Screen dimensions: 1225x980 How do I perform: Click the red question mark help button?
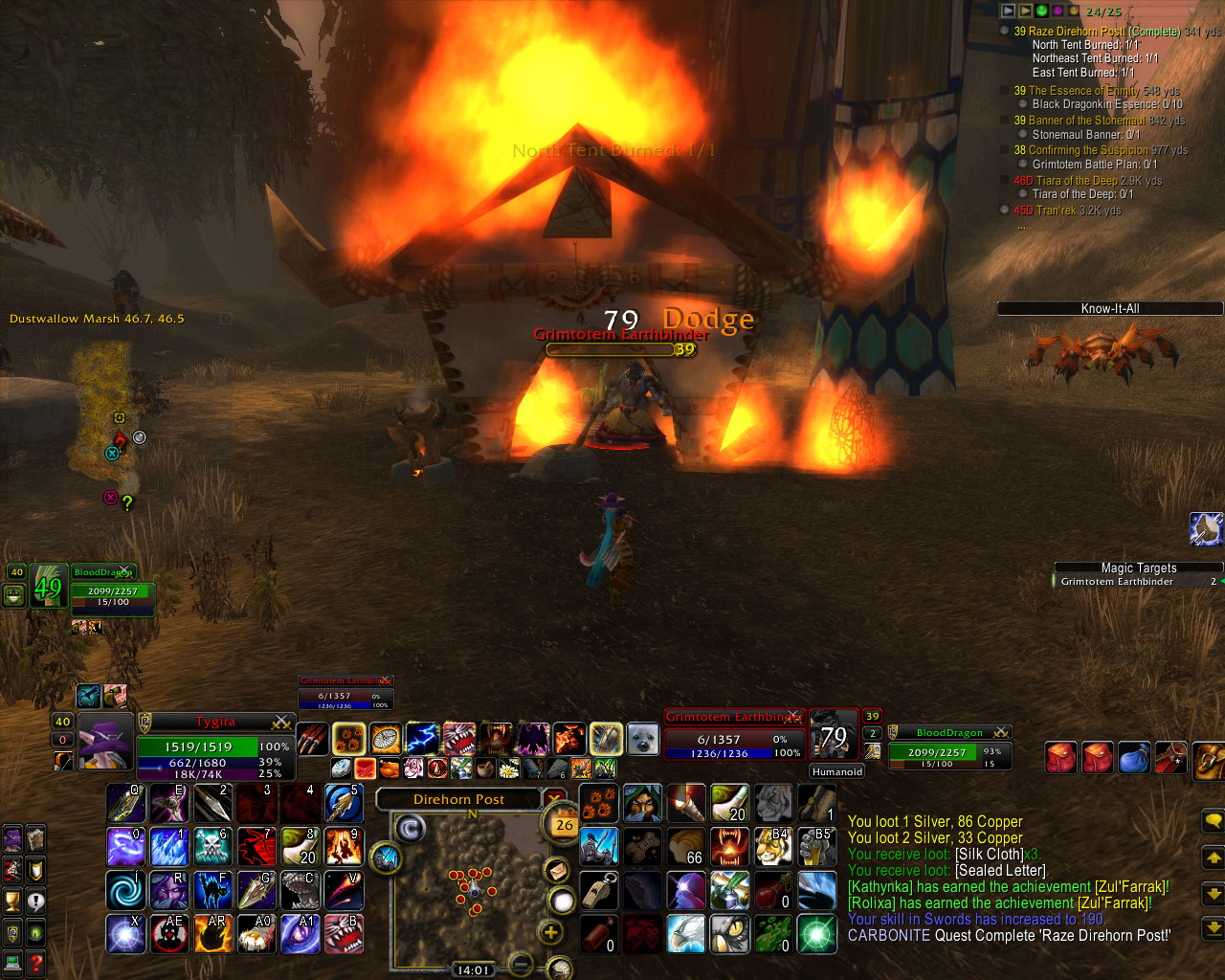coord(35,964)
